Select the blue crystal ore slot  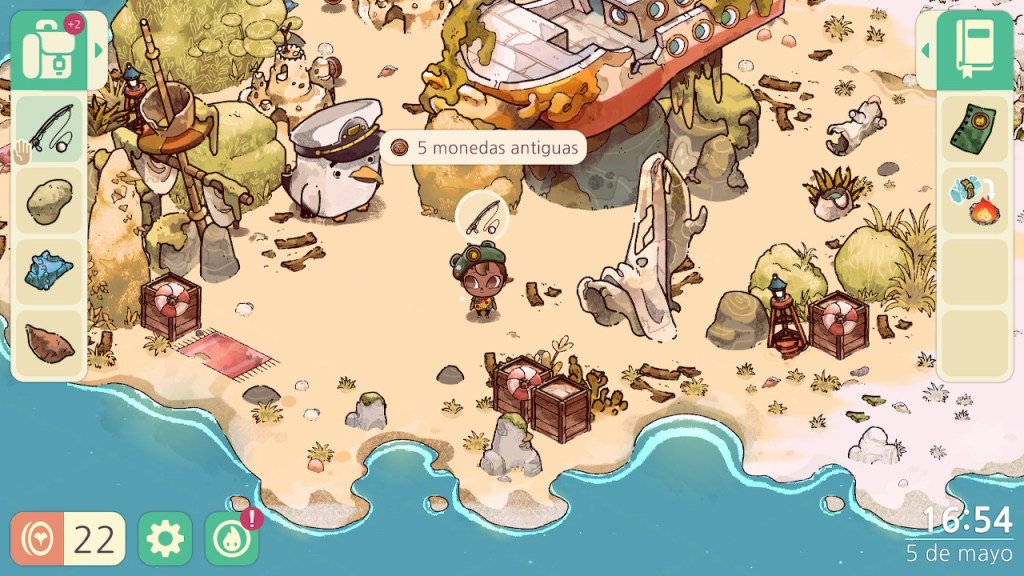pos(49,272)
